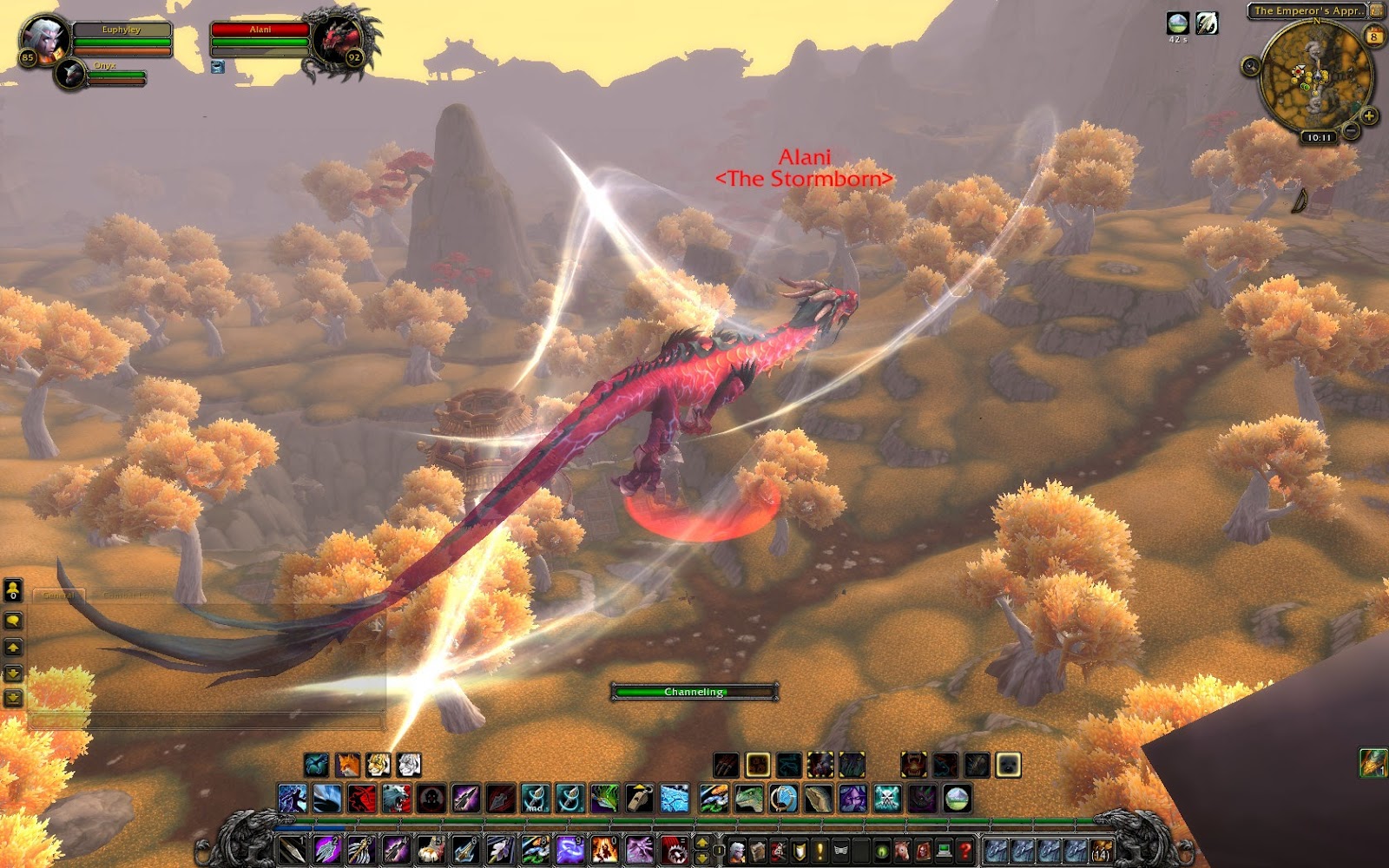The height and width of the screenshot is (868, 1389).
Task: Zoom in the minimap with plus button
Action: point(1368,115)
